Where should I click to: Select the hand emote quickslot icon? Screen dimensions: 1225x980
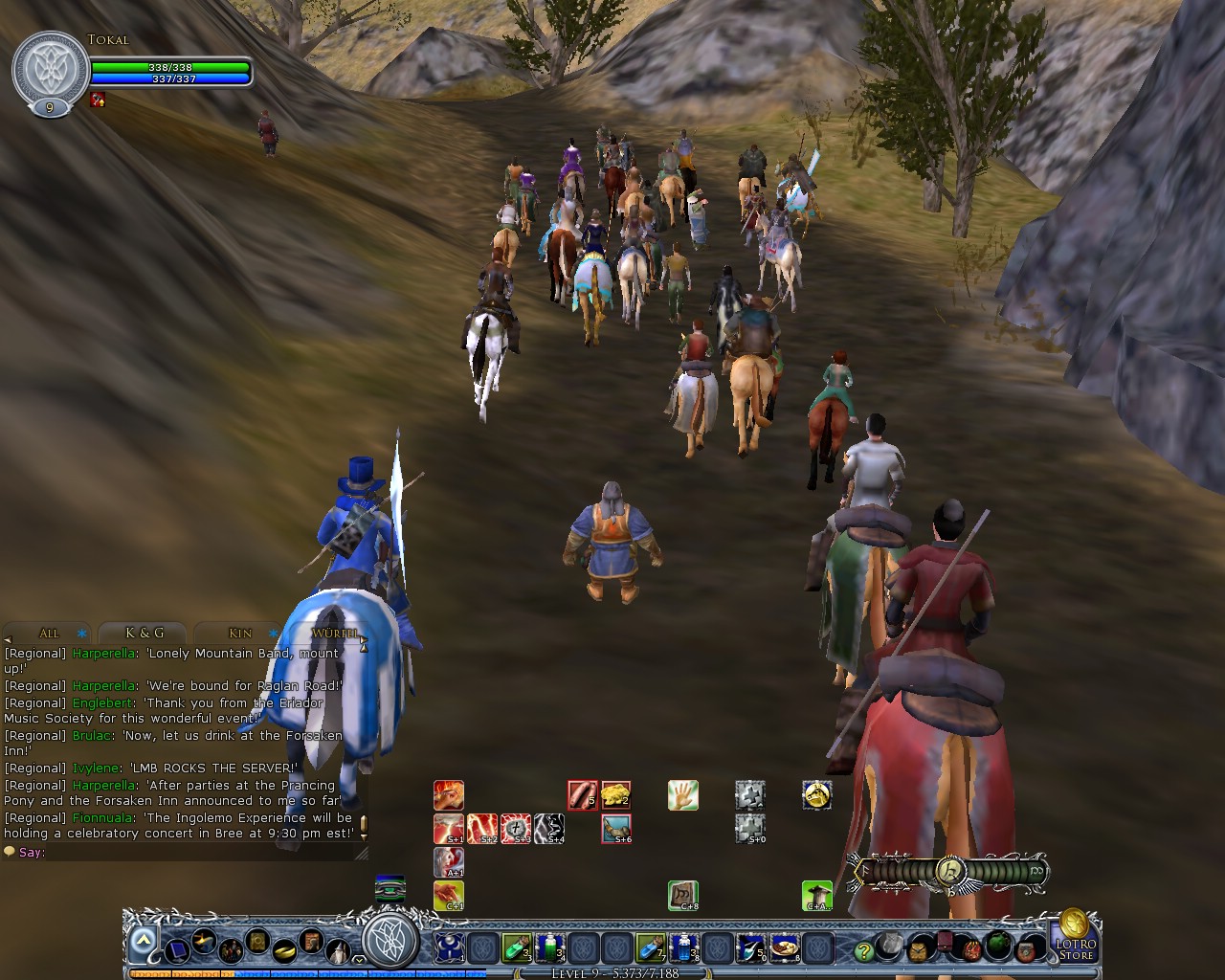(x=683, y=795)
